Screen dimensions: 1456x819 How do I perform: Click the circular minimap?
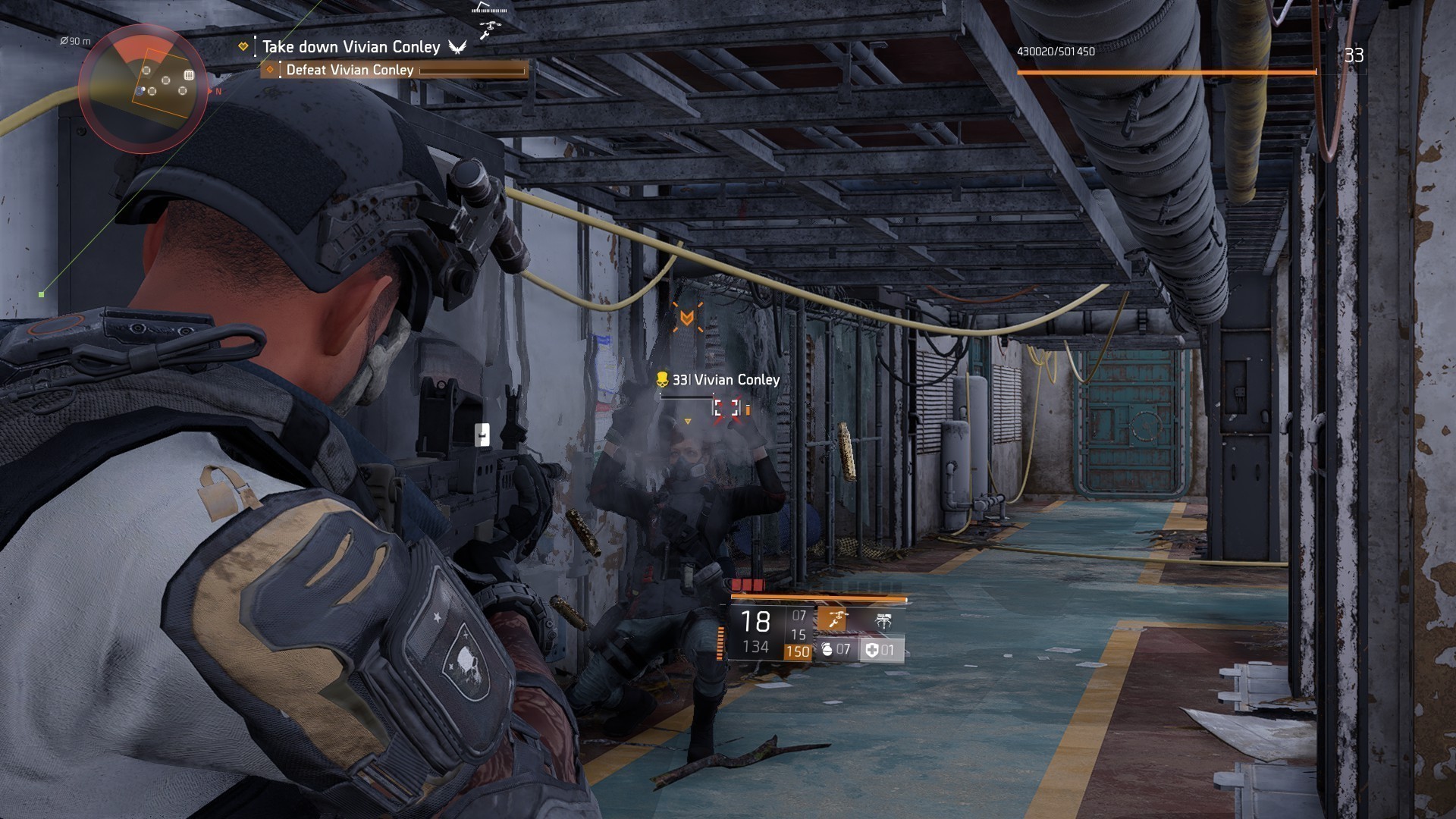[143, 89]
